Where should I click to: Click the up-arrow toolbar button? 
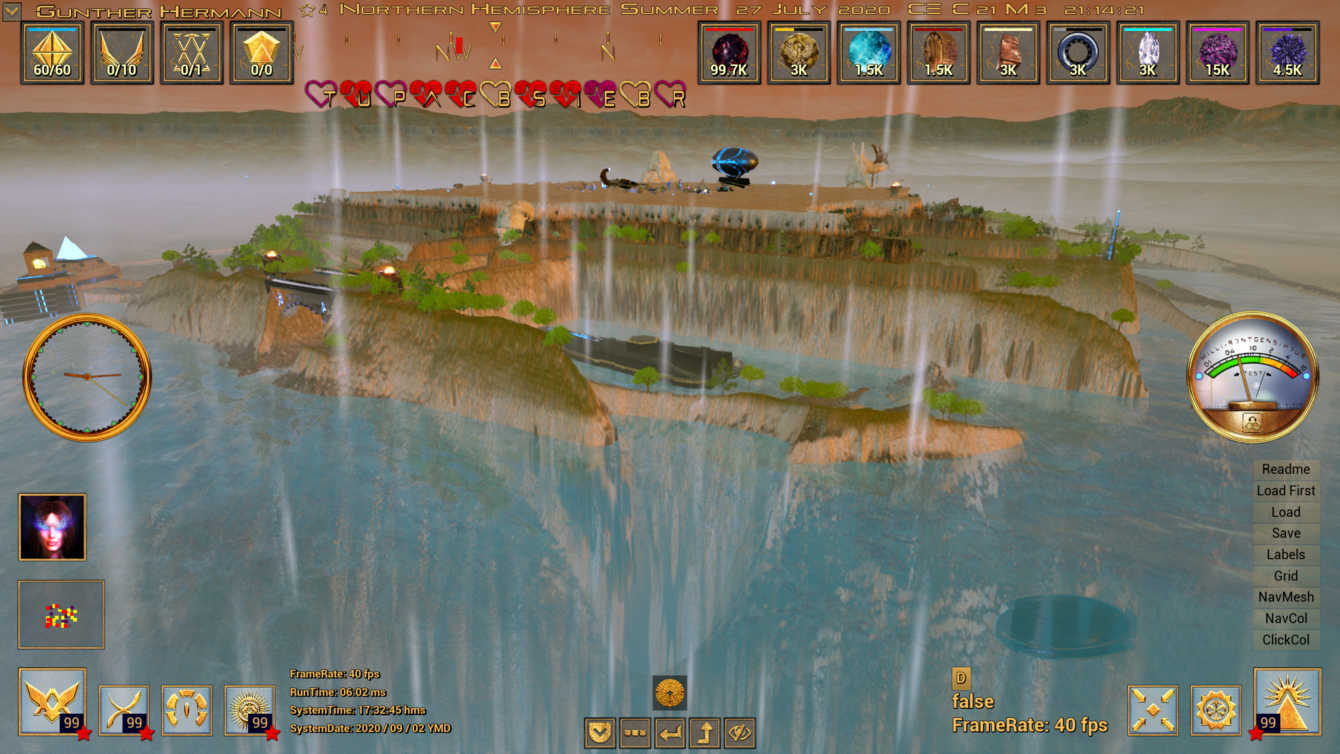click(704, 733)
